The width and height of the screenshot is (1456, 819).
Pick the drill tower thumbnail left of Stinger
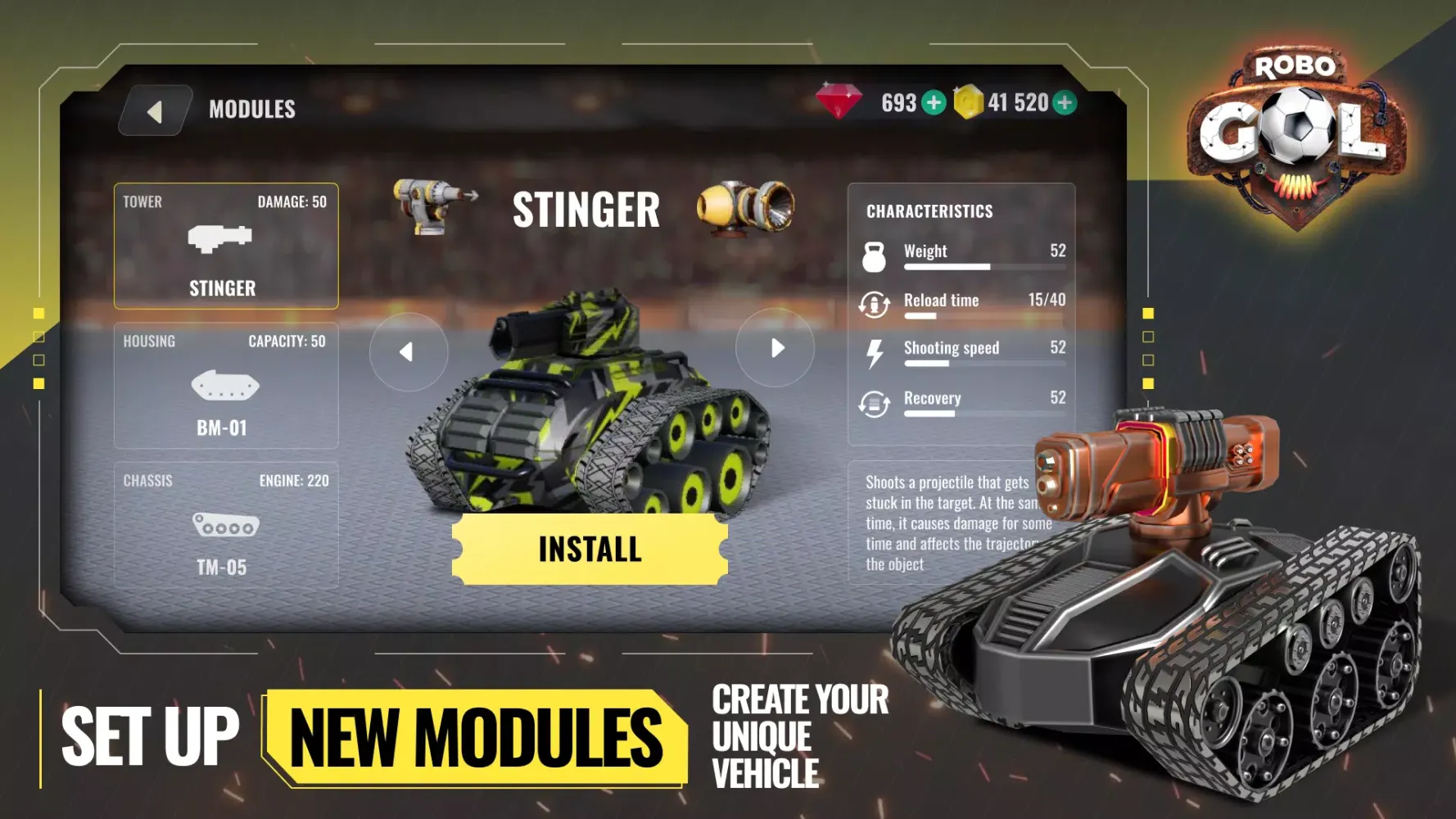click(x=433, y=206)
